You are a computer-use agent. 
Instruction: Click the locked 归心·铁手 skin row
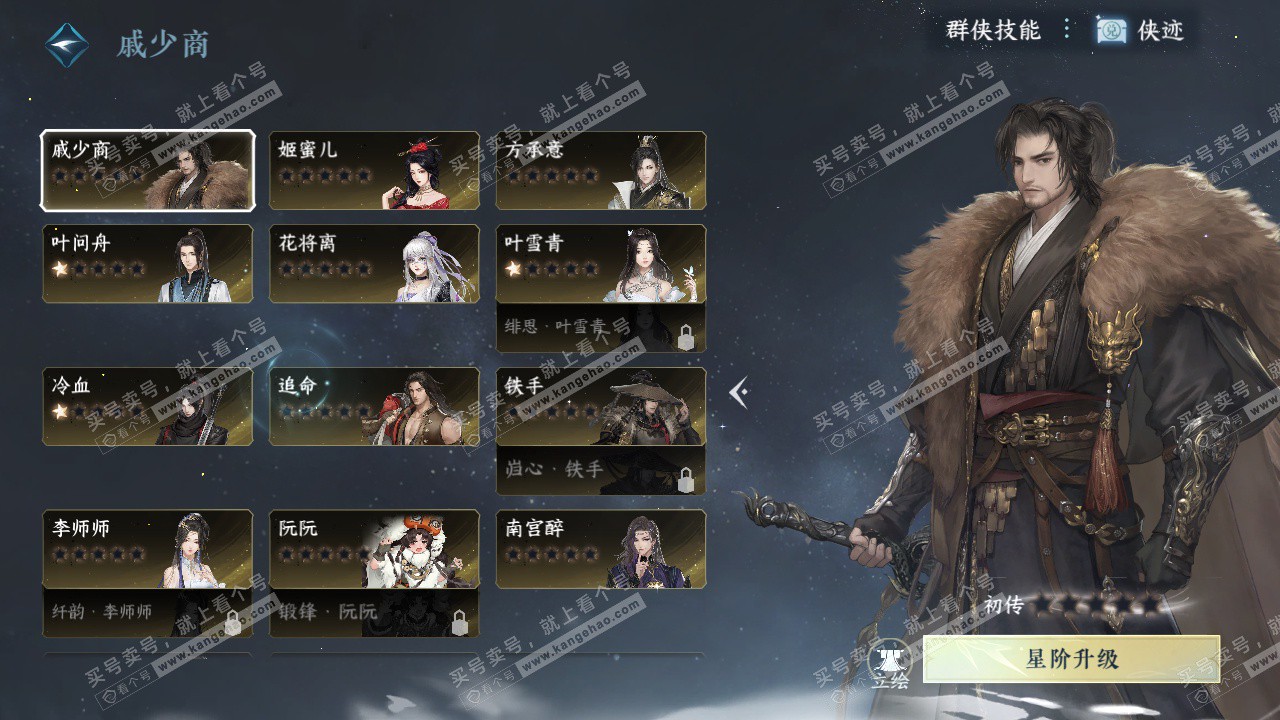click(601, 470)
